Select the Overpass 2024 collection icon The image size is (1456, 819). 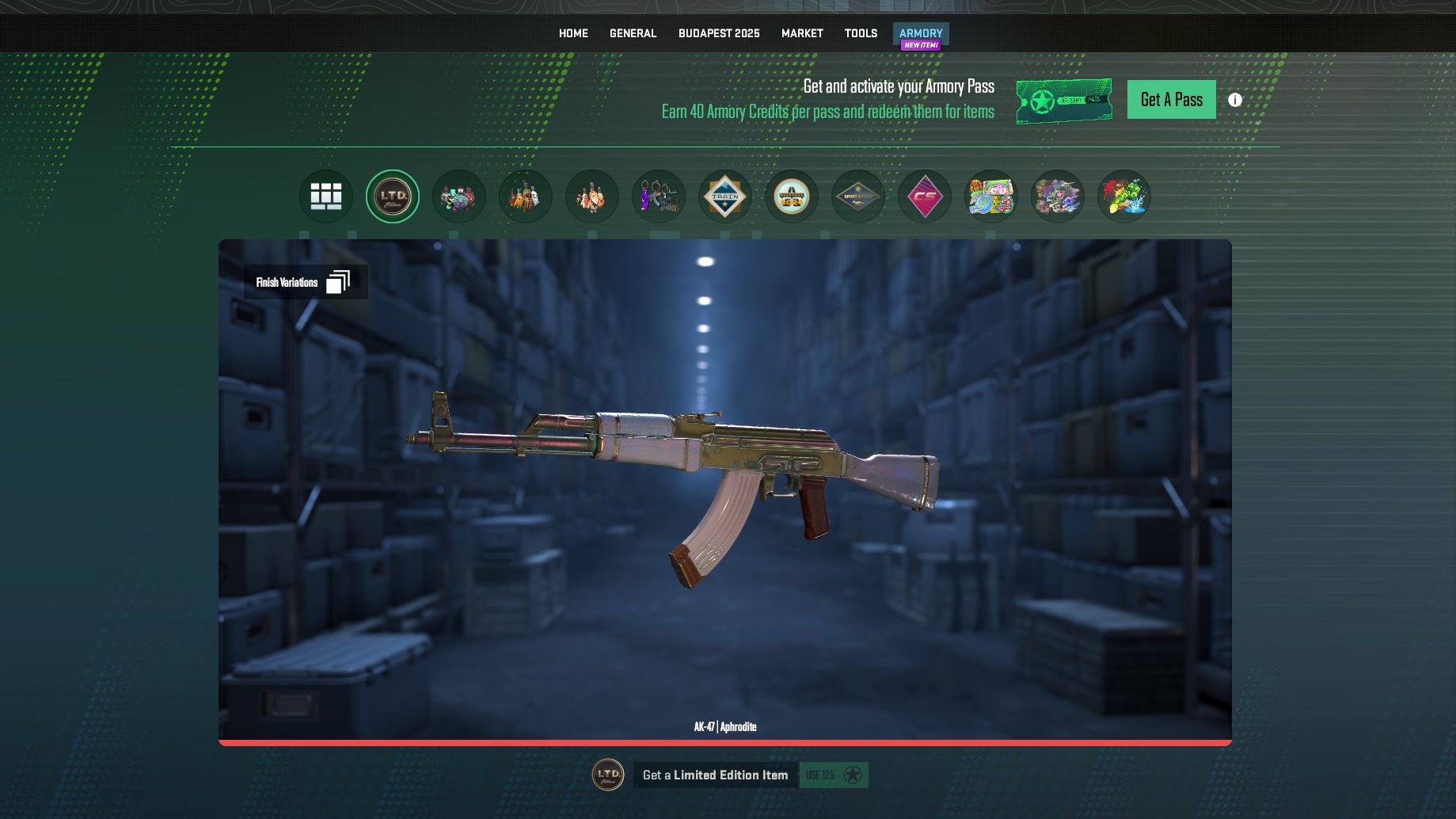click(791, 196)
